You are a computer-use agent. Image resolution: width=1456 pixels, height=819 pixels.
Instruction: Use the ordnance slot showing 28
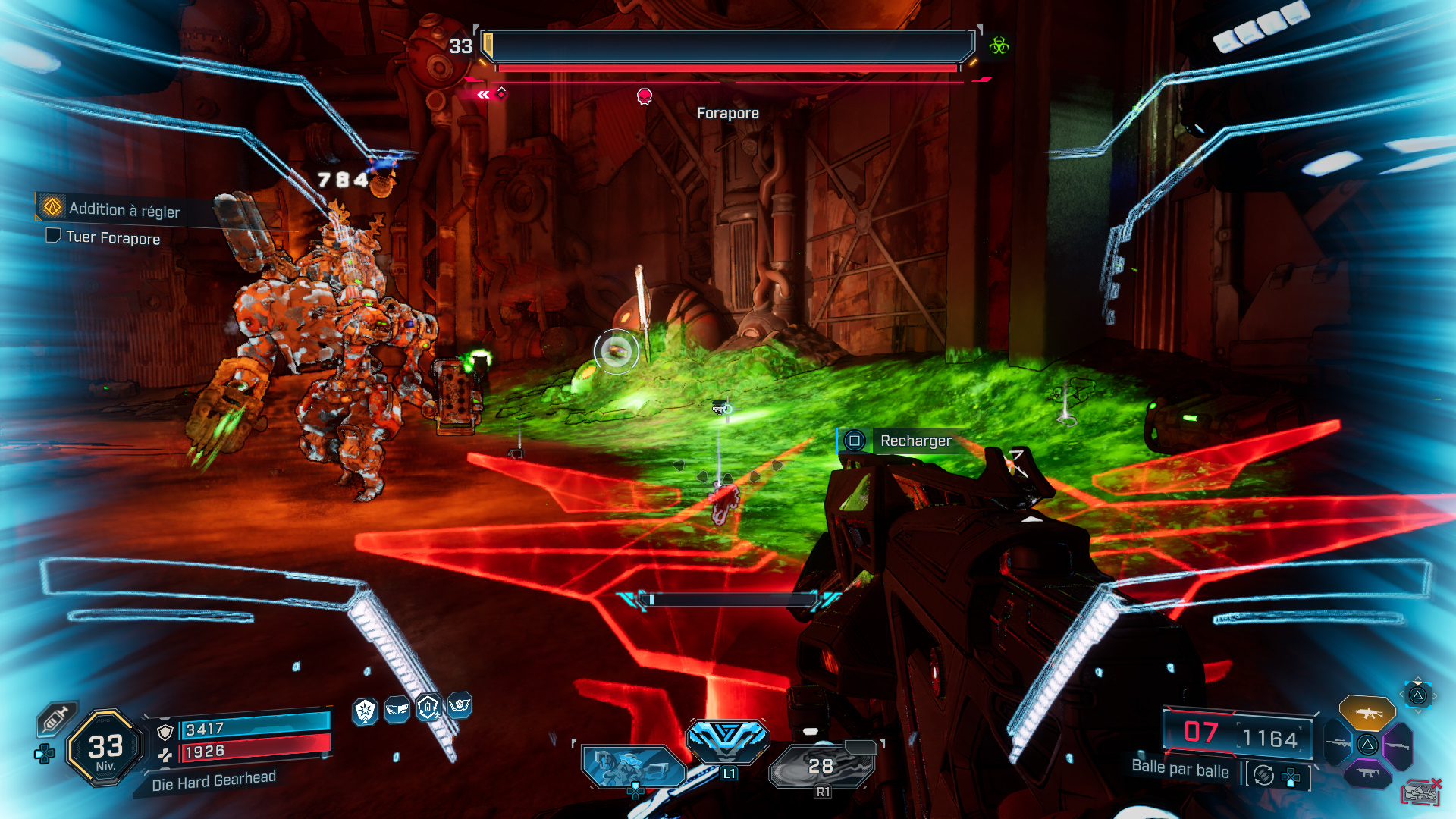point(821,766)
